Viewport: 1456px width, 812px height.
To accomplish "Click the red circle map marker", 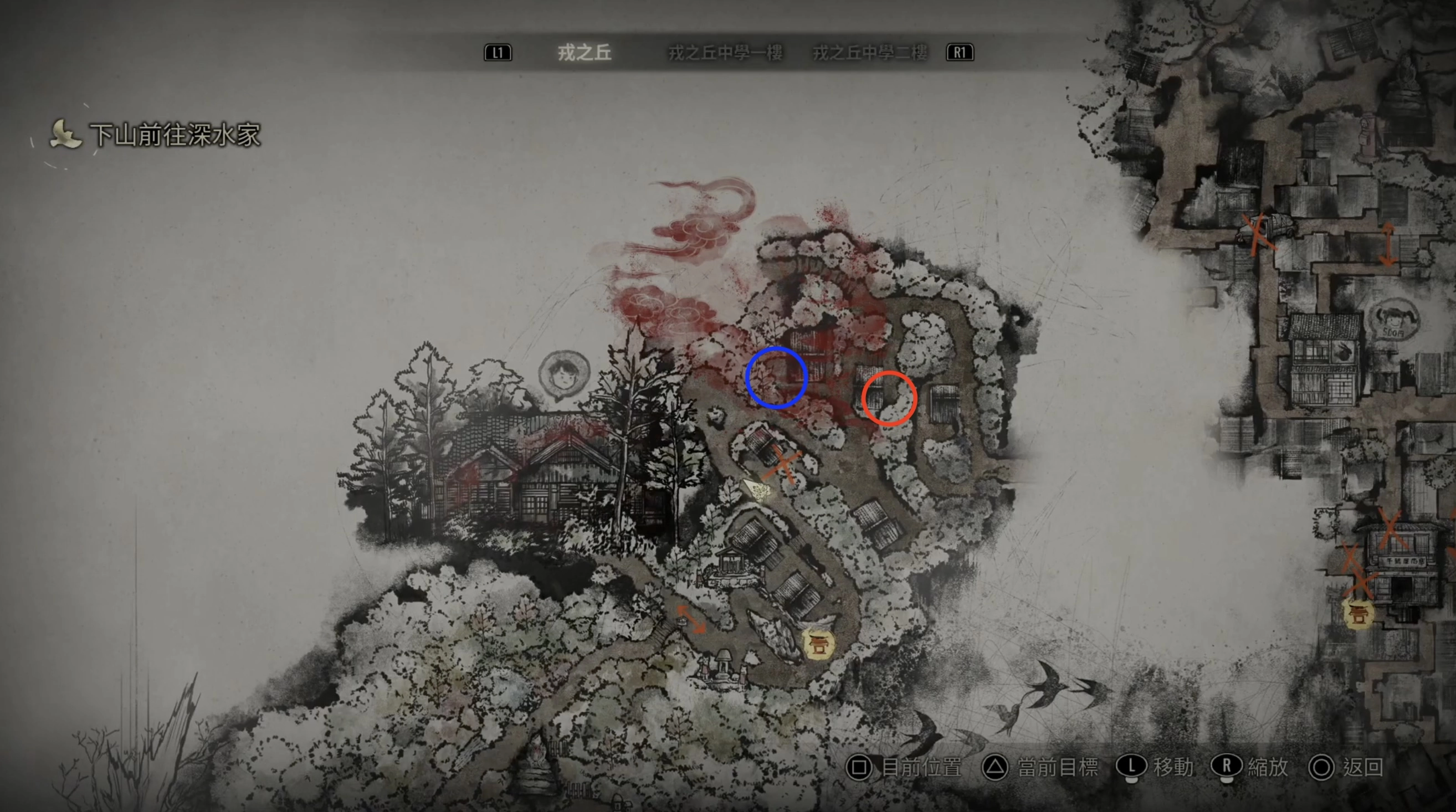I will click(x=889, y=398).
